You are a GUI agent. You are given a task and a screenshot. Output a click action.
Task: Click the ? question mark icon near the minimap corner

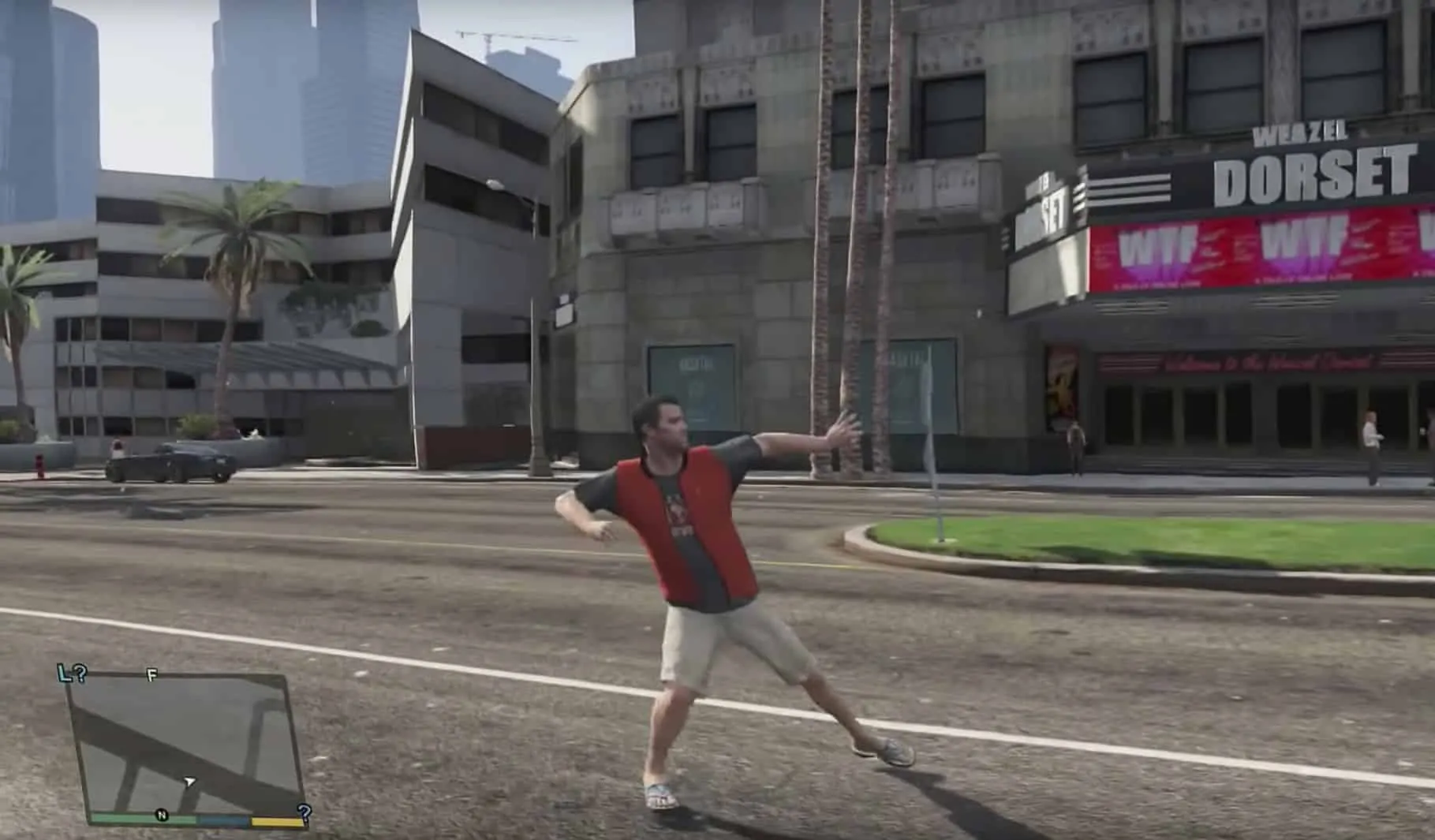[x=304, y=811]
